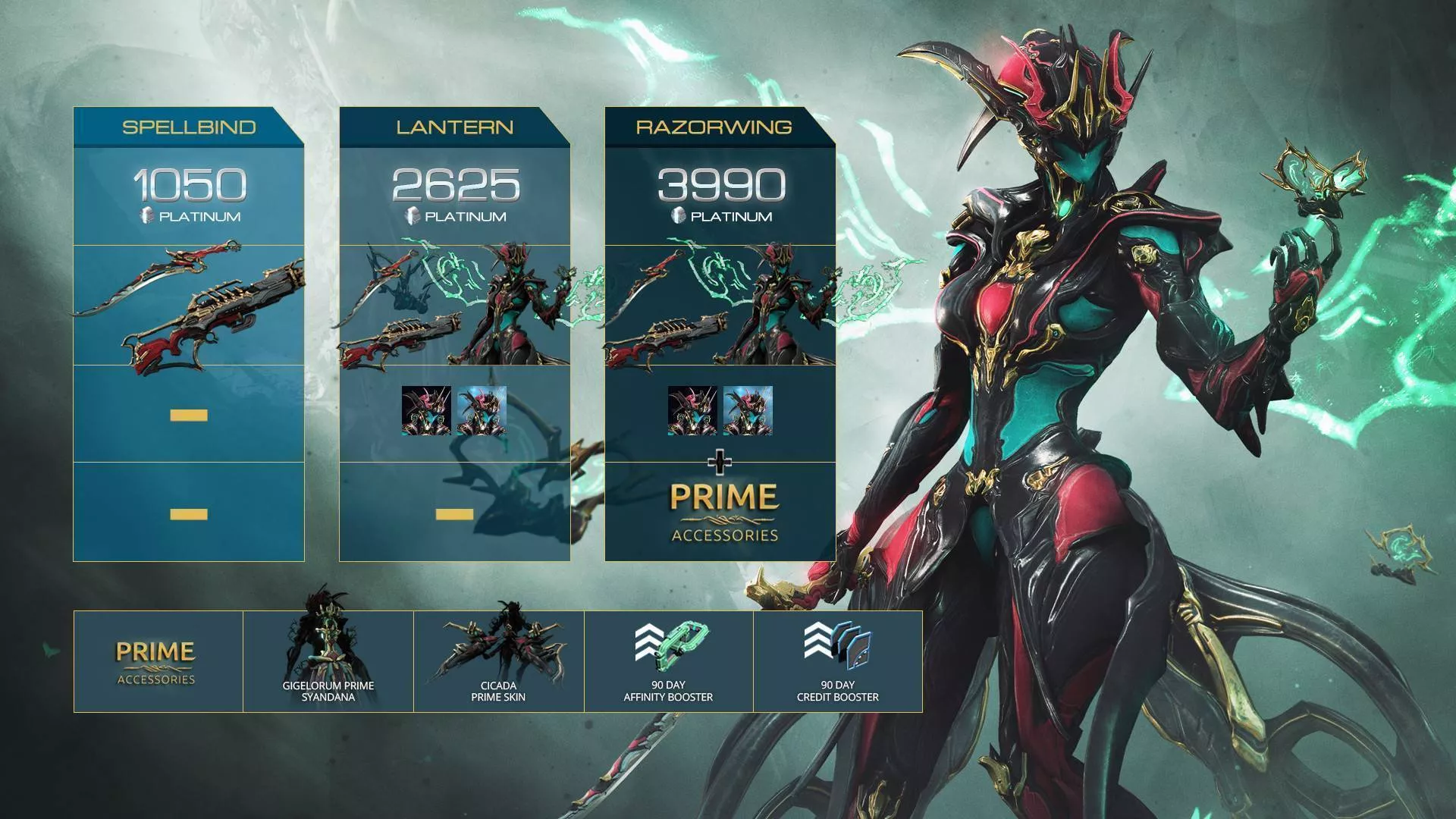The width and height of the screenshot is (1456, 819).
Task: View the Gigelorum Prime Syandana item
Action: (328, 661)
